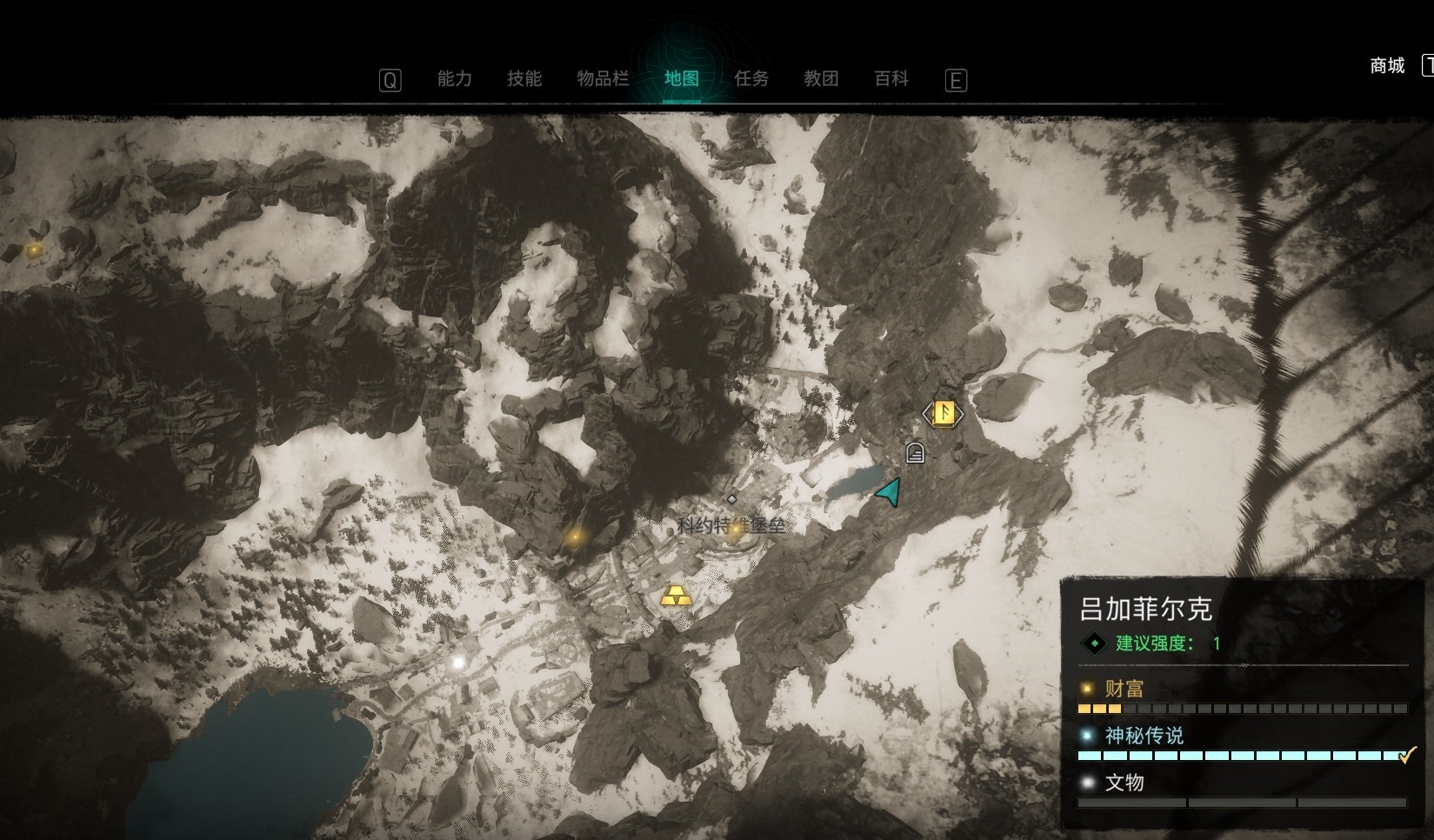Click the white glowing artifact dot
Viewport: 1434px width, 840px height.
coord(458,663)
